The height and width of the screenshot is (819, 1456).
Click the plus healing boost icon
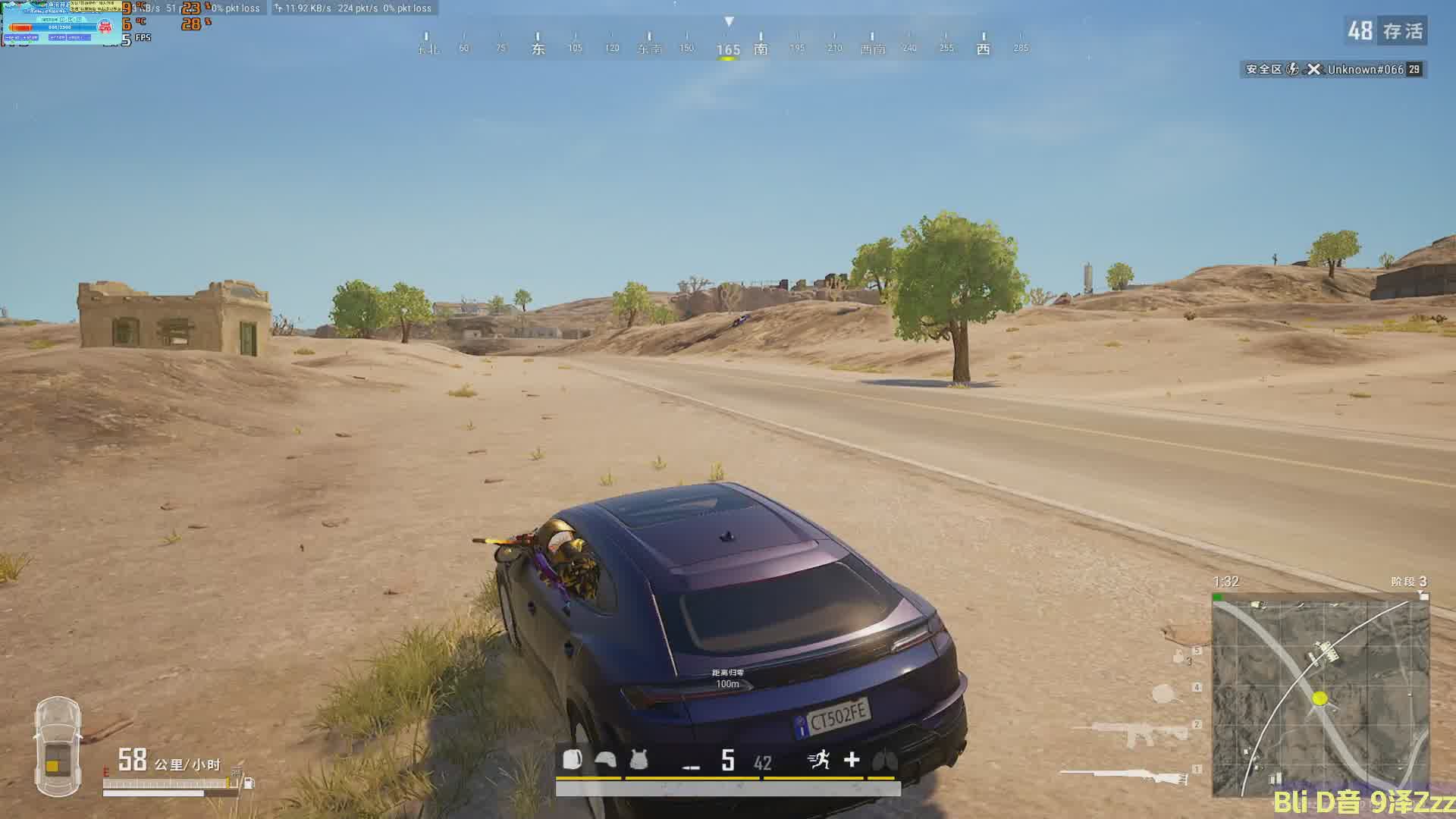pos(852,759)
